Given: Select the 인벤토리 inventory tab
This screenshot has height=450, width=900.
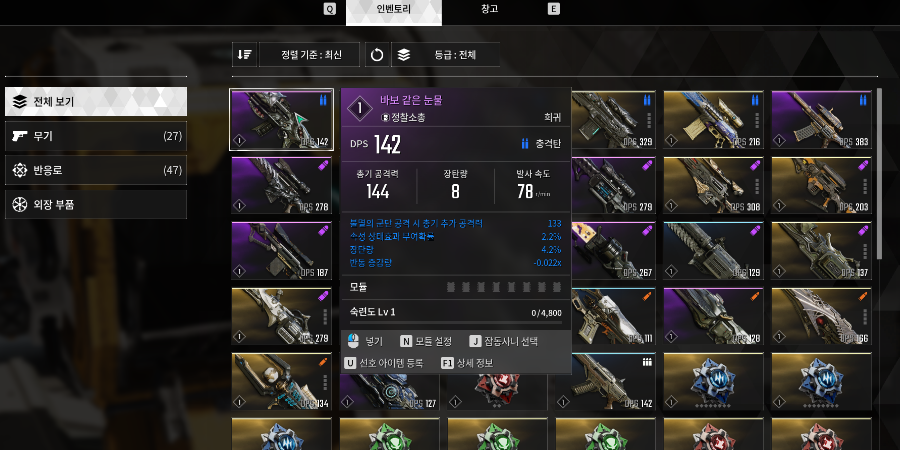Looking at the screenshot, I should 393,10.
